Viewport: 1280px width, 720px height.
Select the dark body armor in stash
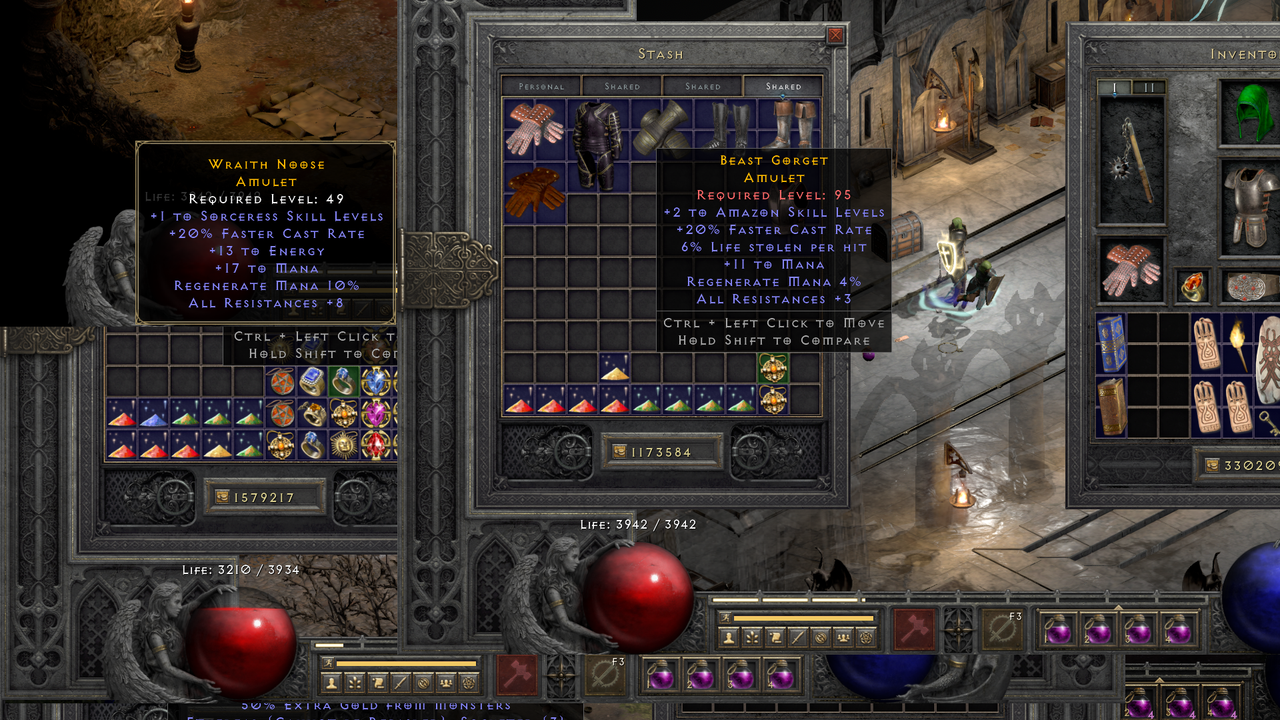click(x=597, y=131)
